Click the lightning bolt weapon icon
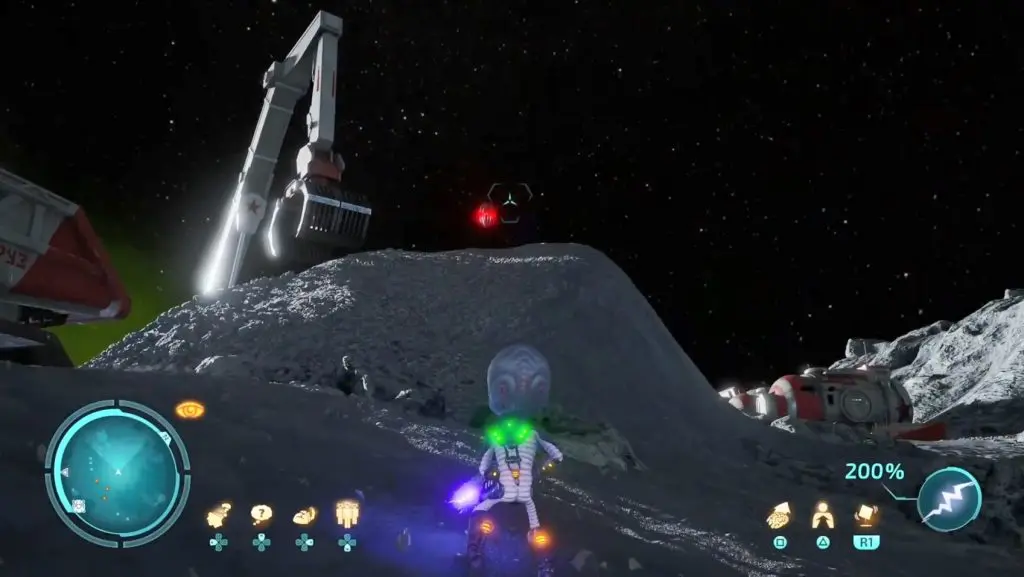Image resolution: width=1024 pixels, height=577 pixels. [x=948, y=499]
